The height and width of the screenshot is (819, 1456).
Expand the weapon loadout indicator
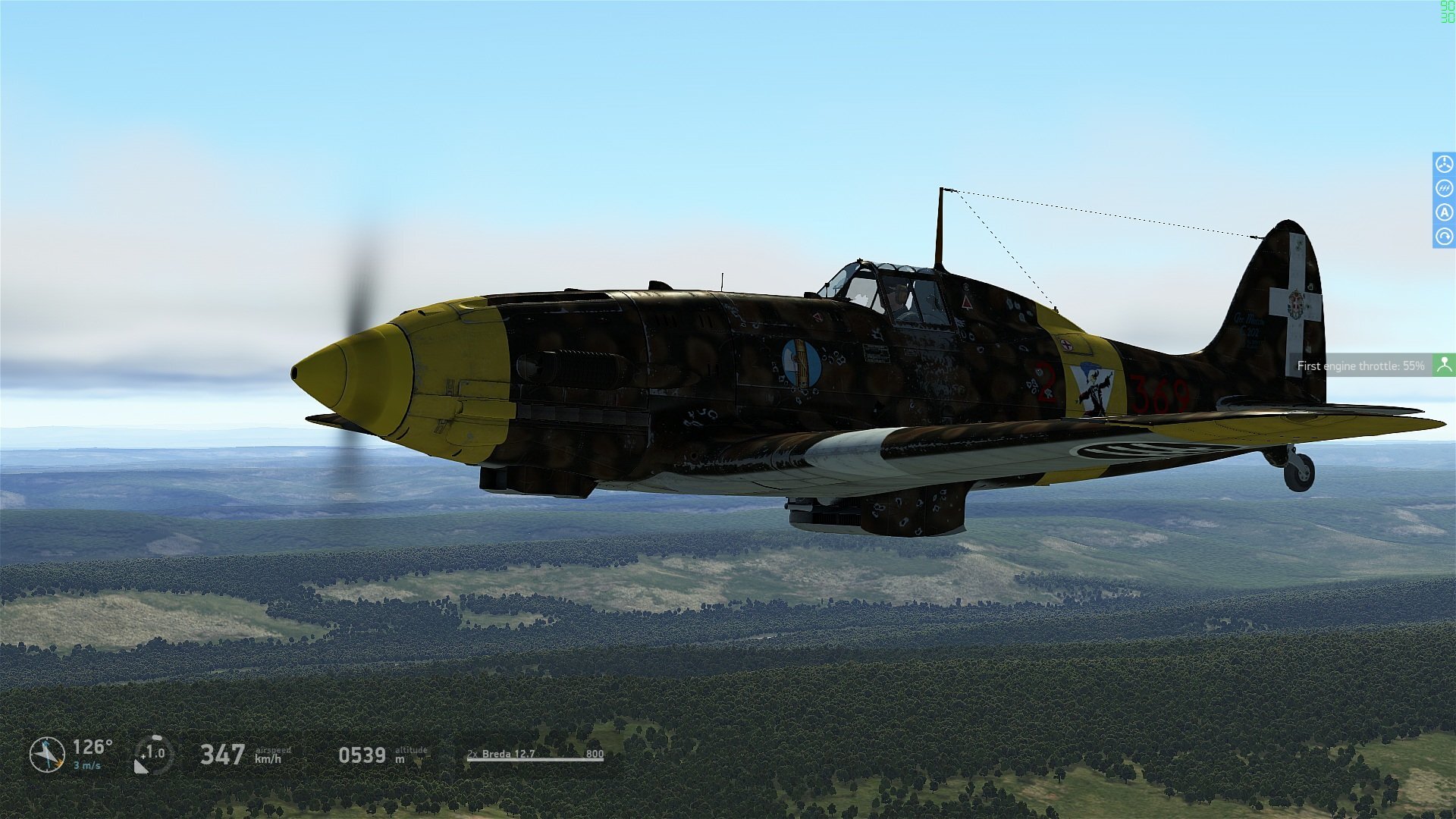tap(535, 755)
